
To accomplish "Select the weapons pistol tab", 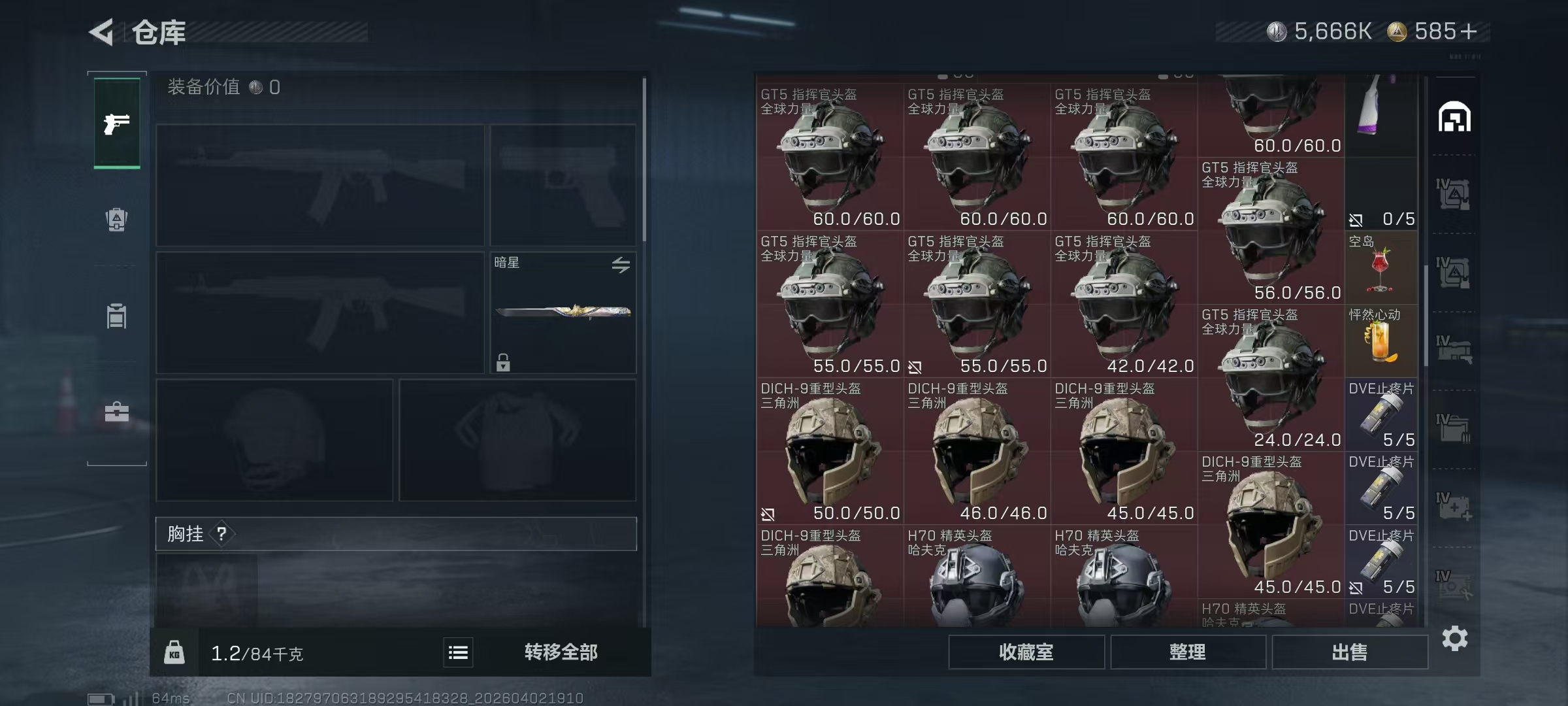I will 117,124.
